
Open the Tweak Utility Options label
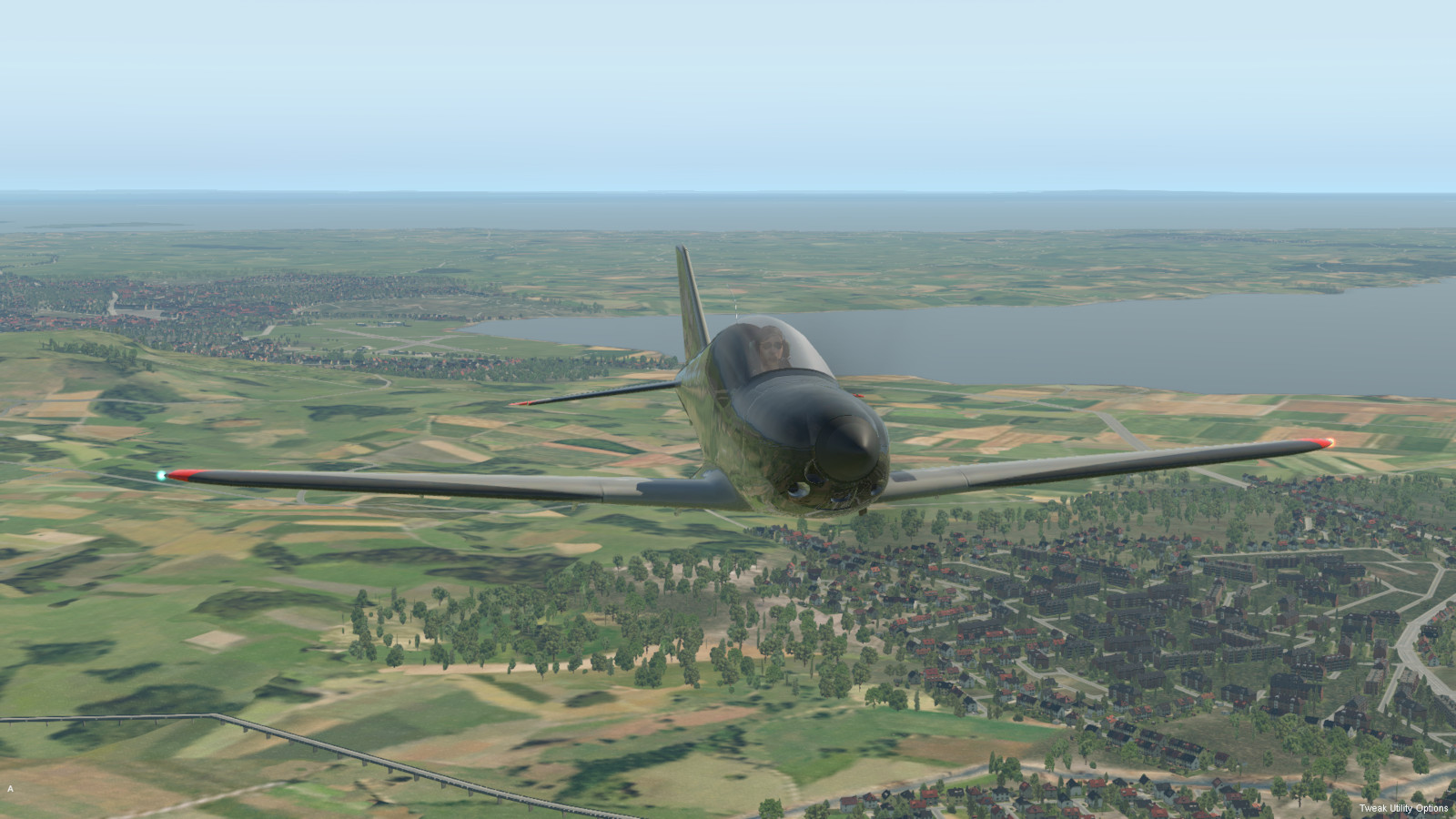(1403, 808)
